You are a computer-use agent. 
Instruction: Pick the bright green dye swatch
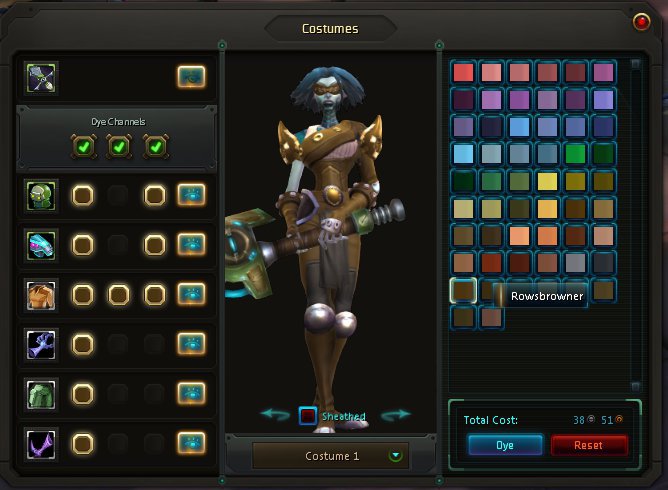(x=574, y=154)
